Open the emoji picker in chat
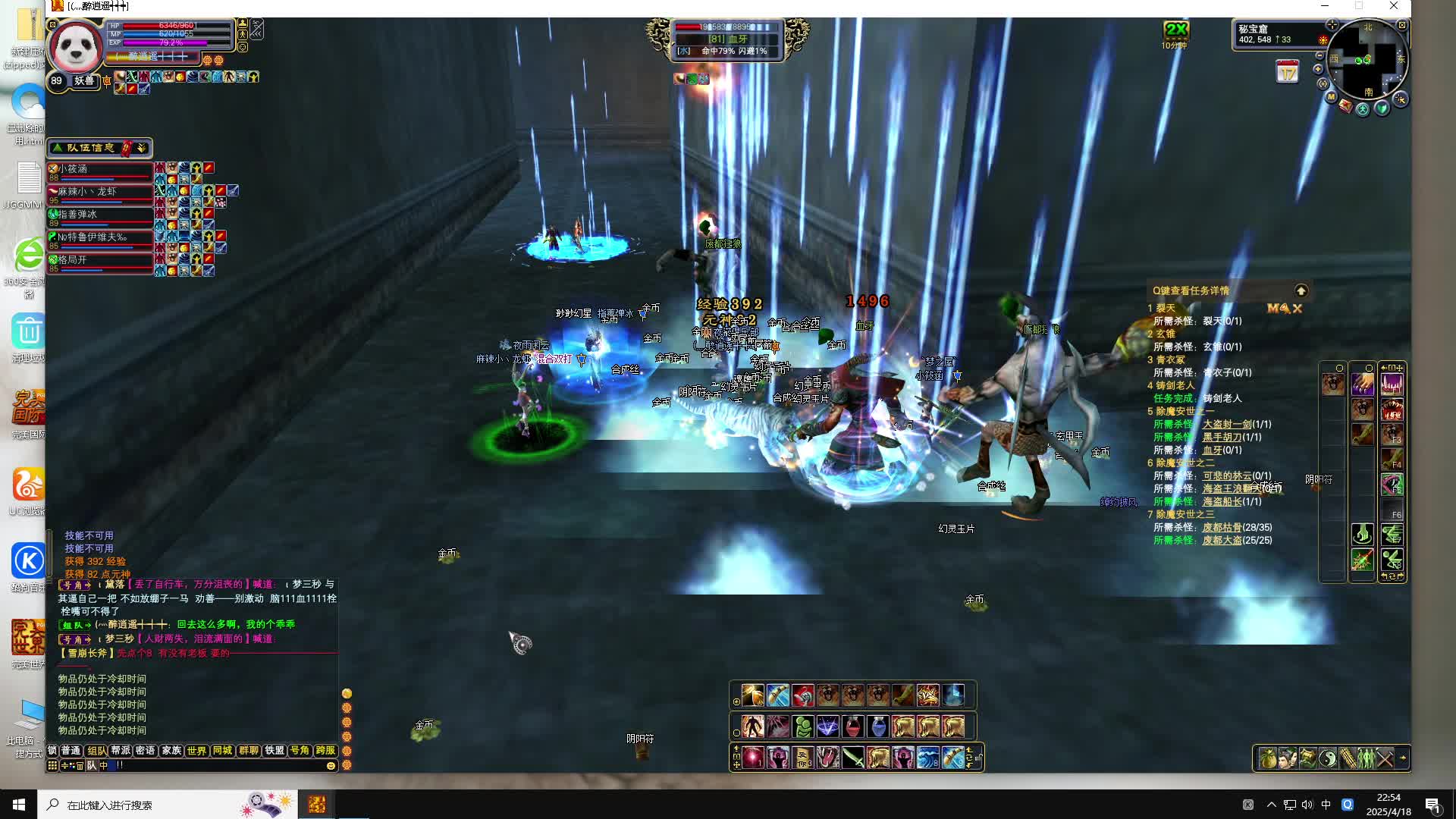Viewport: 1456px width, 819px height. [x=331, y=766]
